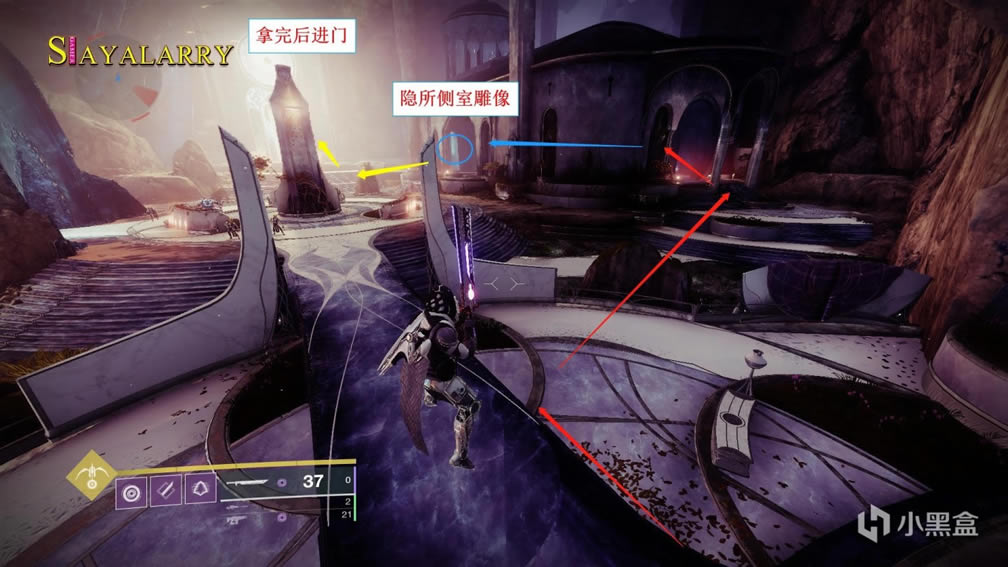Activate the hooded cloak class ability icon

point(198,491)
